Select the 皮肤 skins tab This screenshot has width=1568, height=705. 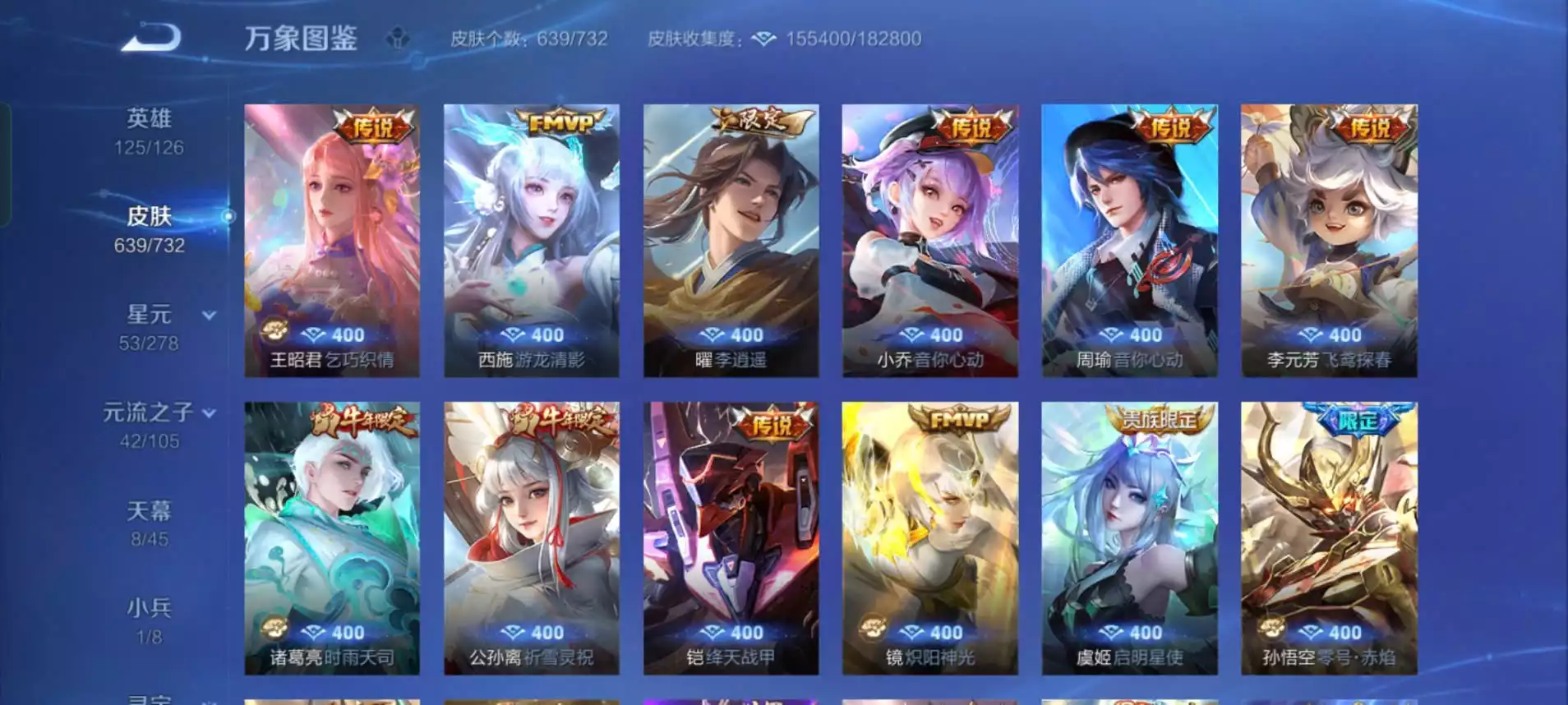point(149,228)
